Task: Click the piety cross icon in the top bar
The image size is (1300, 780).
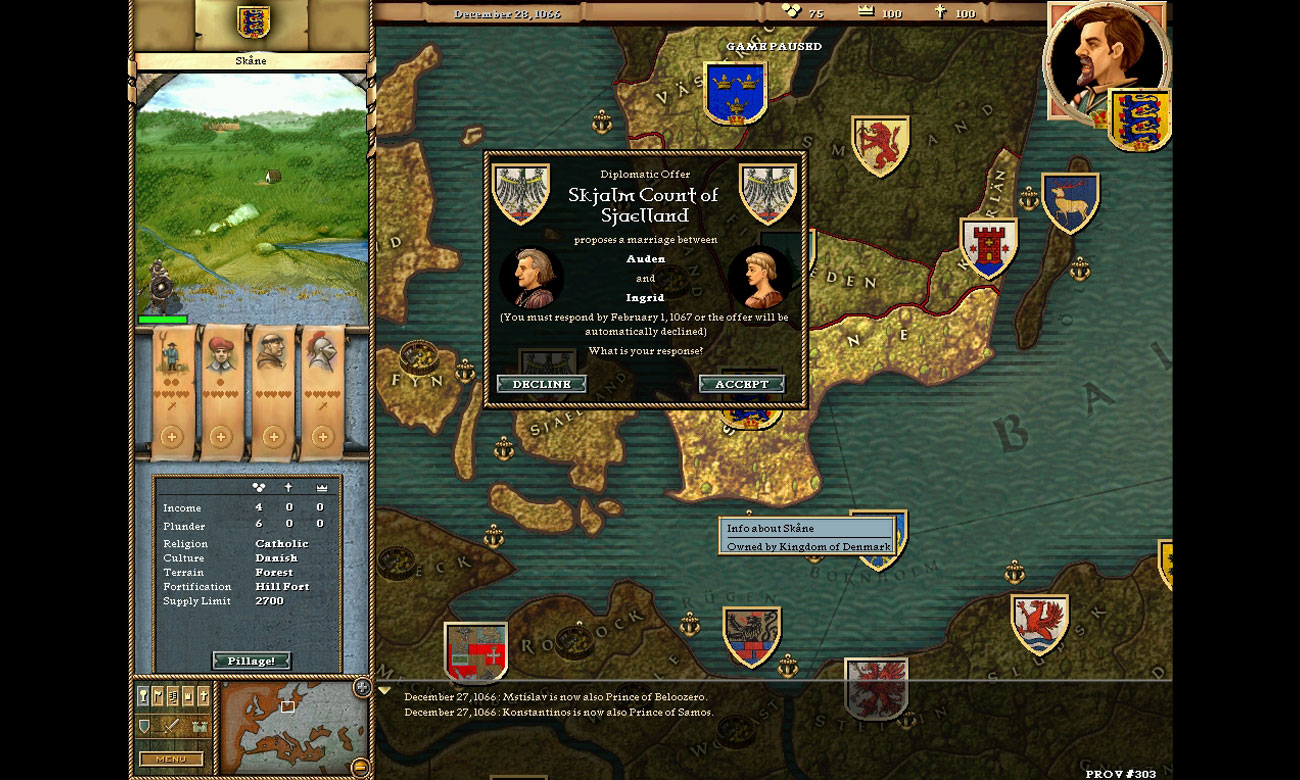Action: pyautogui.click(x=940, y=12)
